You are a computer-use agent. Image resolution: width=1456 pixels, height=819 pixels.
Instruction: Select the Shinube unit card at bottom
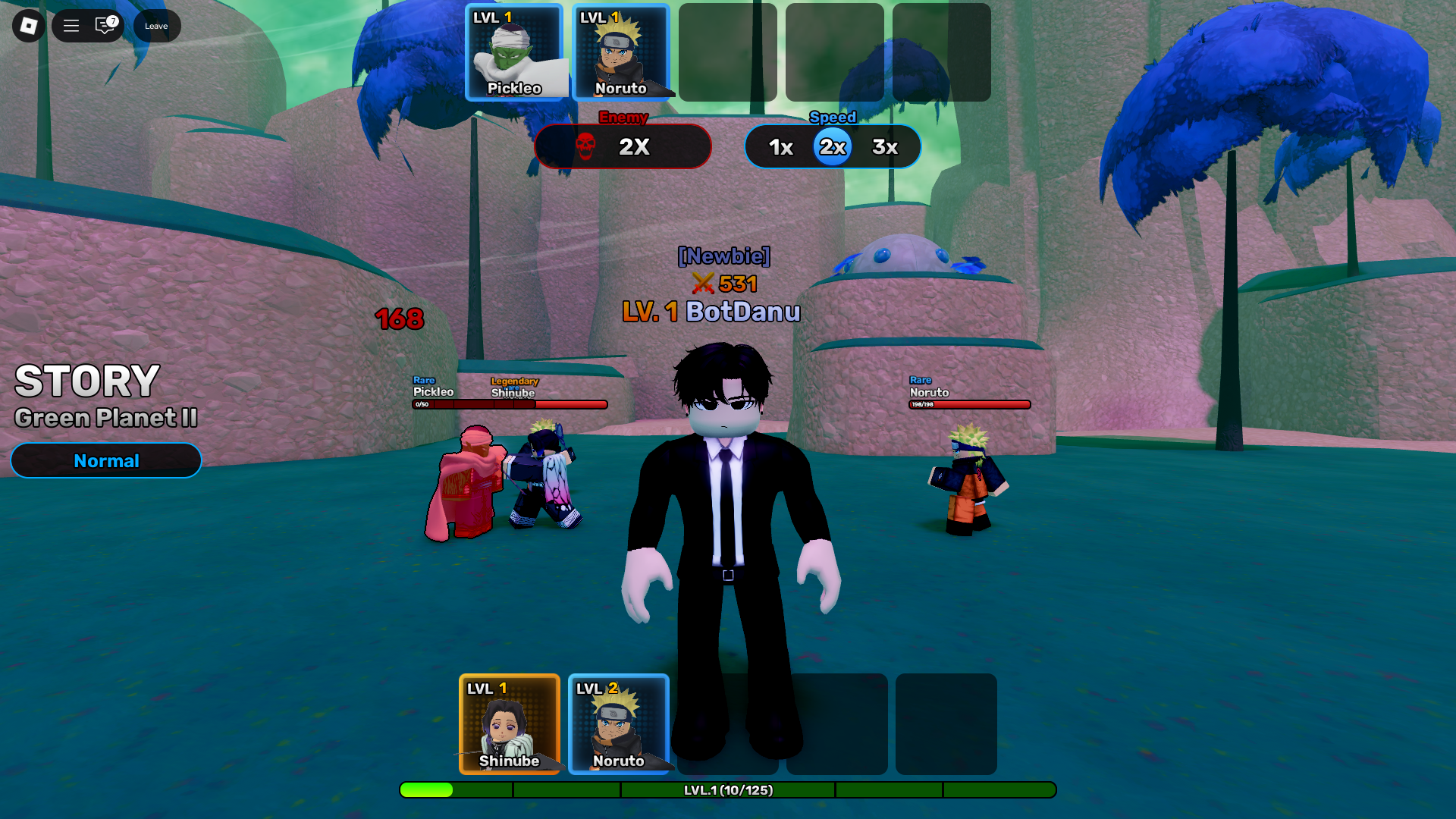tap(510, 724)
